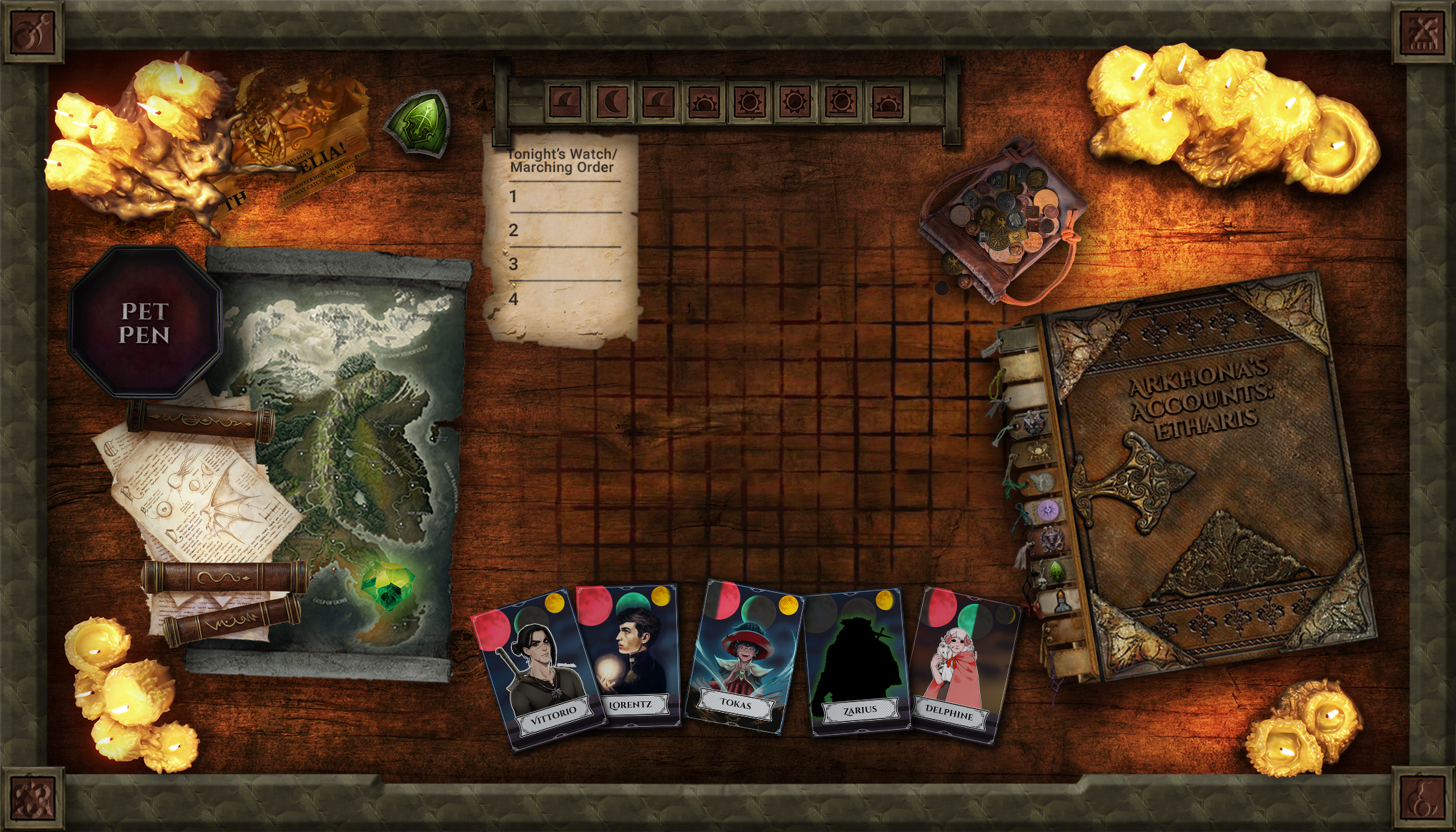Select the crescent moon time slot
Viewport: 1456px width, 832px height.
612,102
